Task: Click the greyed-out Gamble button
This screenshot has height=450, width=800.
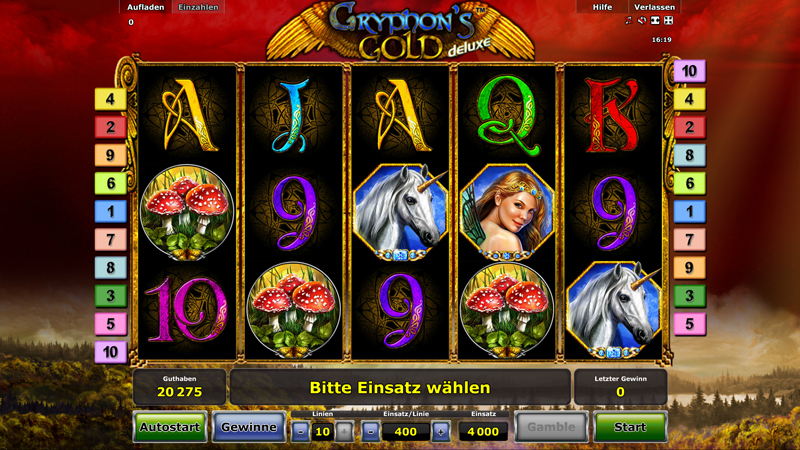Action: pyautogui.click(x=551, y=427)
